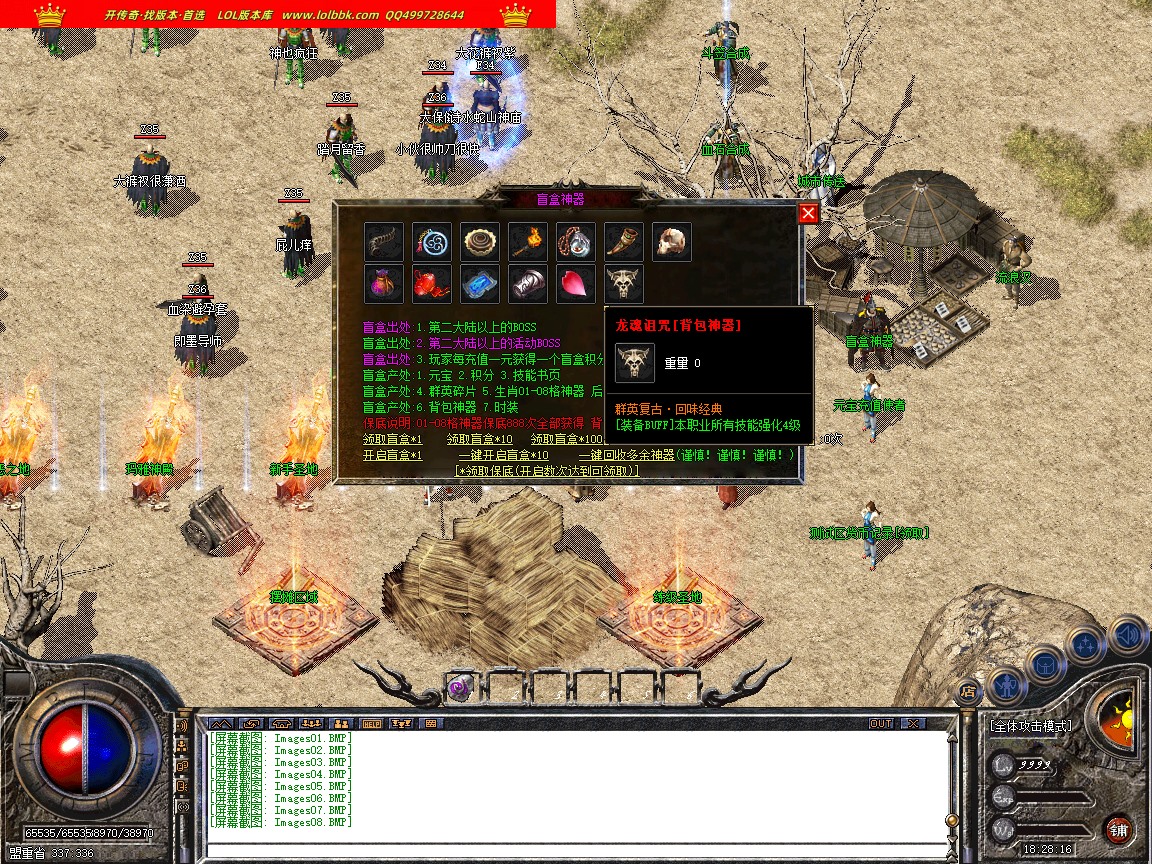
Task: Open one blind box with 开启盲盒*1
Action: [392, 455]
